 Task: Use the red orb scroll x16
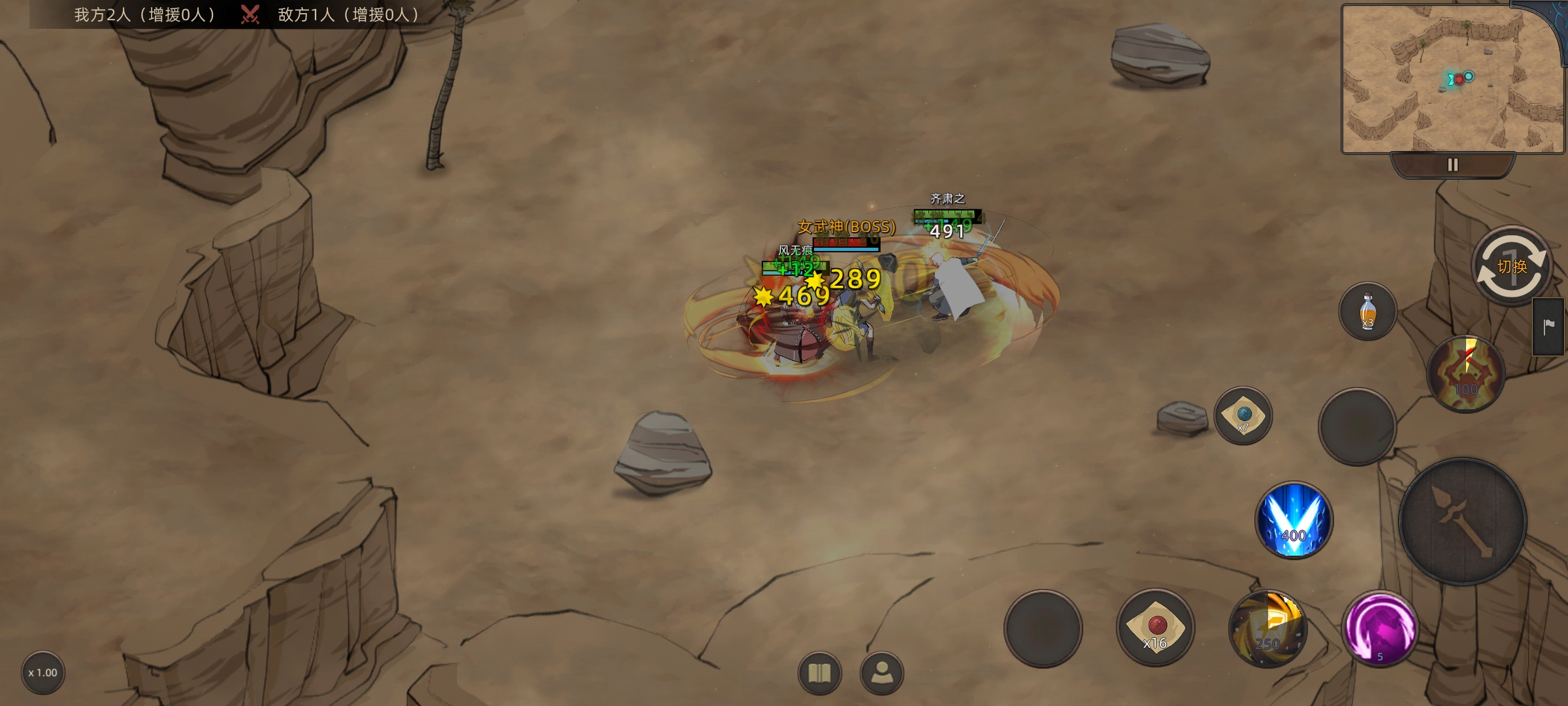1155,628
